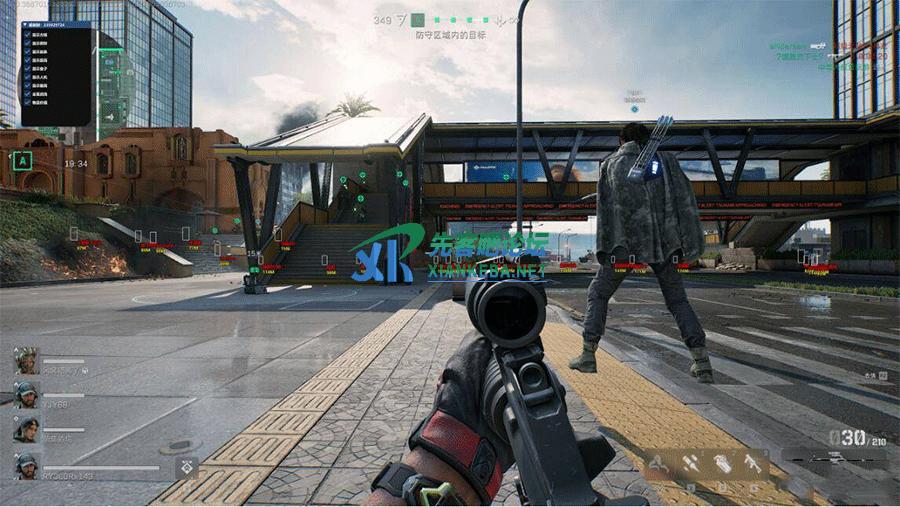Click the objective A marker icon
The width and height of the screenshot is (900, 507).
tap(23, 160)
